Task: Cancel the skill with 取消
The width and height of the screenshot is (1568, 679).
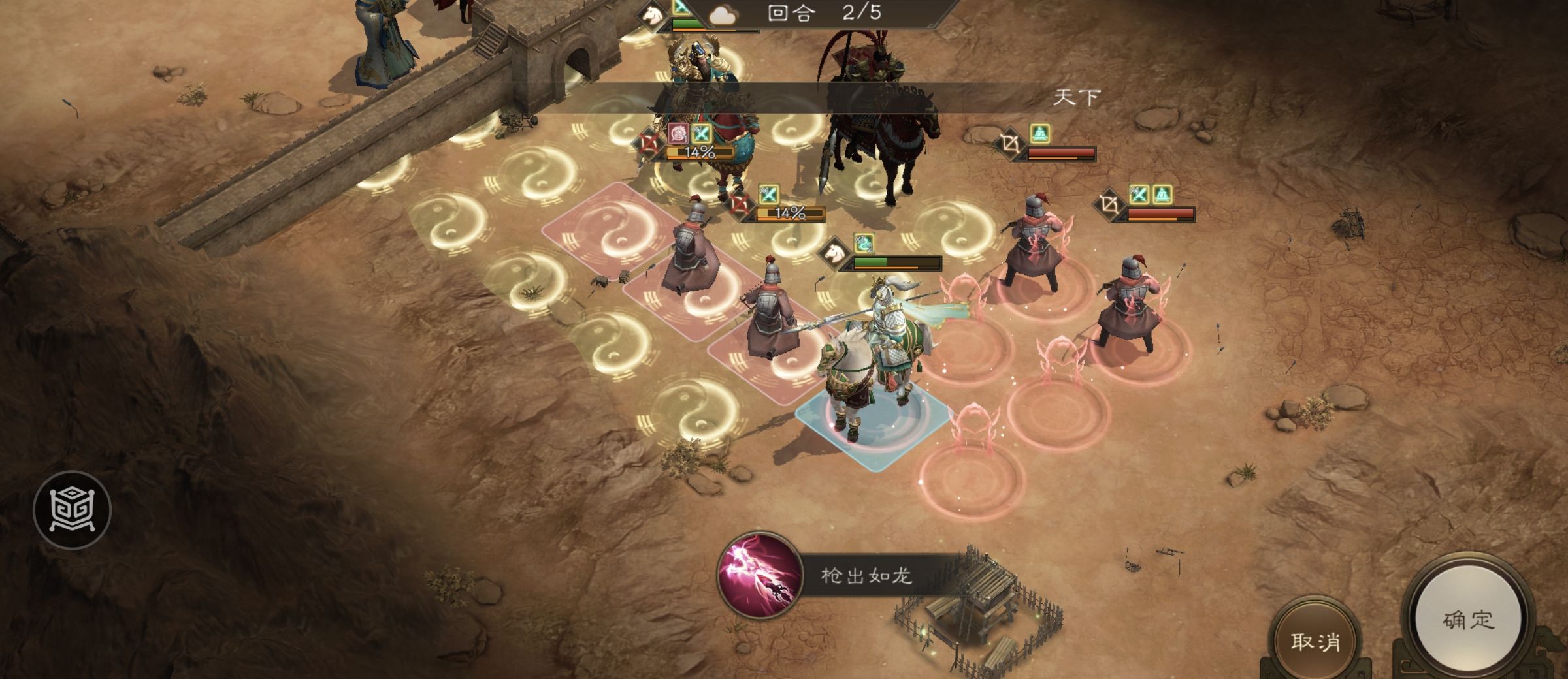Action: pyautogui.click(x=1315, y=641)
